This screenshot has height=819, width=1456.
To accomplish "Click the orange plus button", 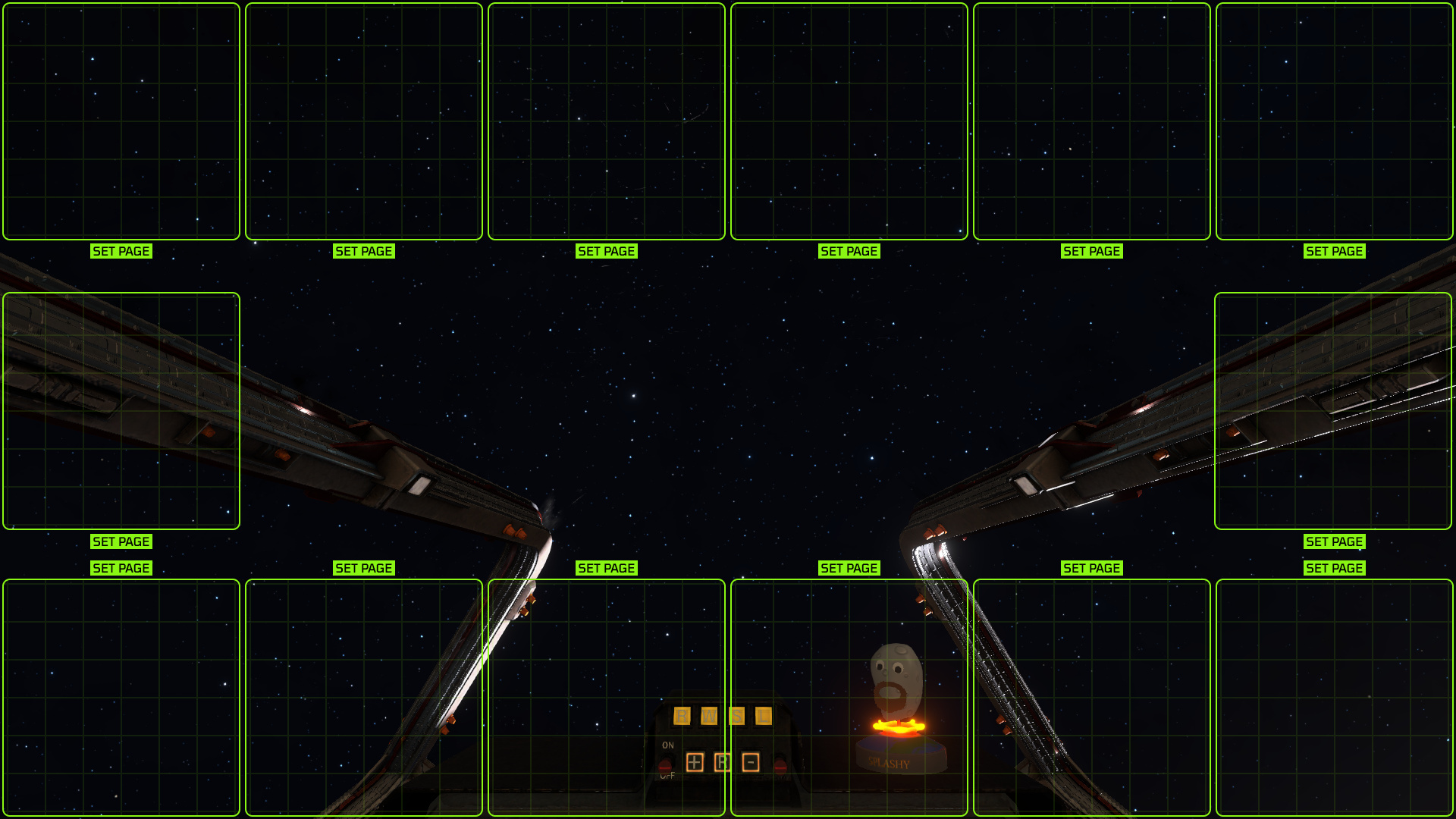I will pos(695,762).
